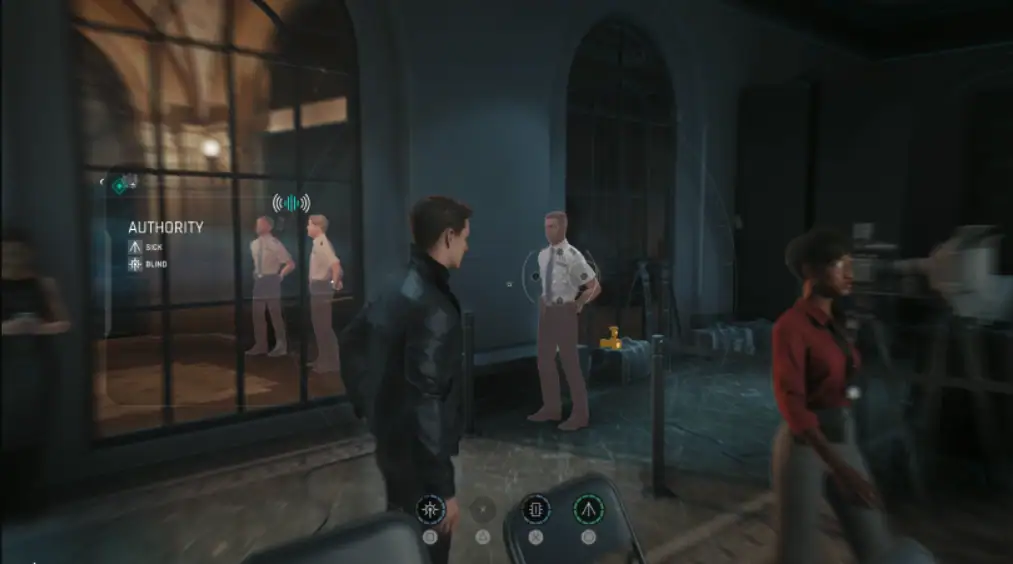This screenshot has width=1013, height=564.
Task: Select the sound-wave marker above the guards
Action: coord(290,203)
